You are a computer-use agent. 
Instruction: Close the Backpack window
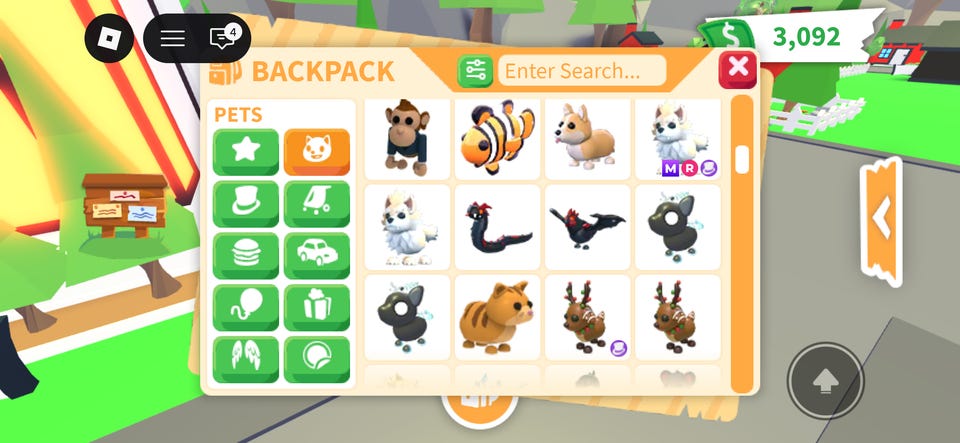click(x=738, y=69)
